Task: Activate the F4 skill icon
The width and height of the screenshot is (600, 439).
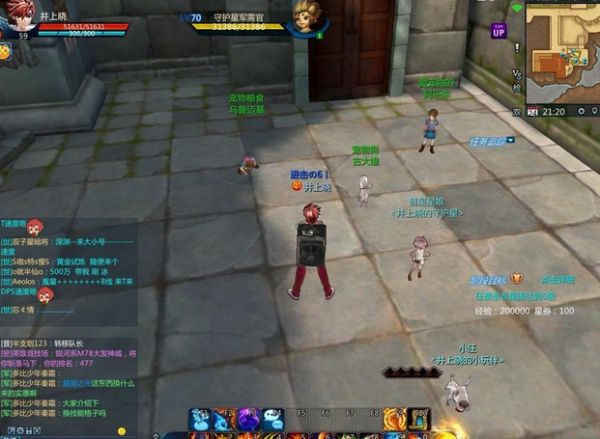Action: coord(273,420)
